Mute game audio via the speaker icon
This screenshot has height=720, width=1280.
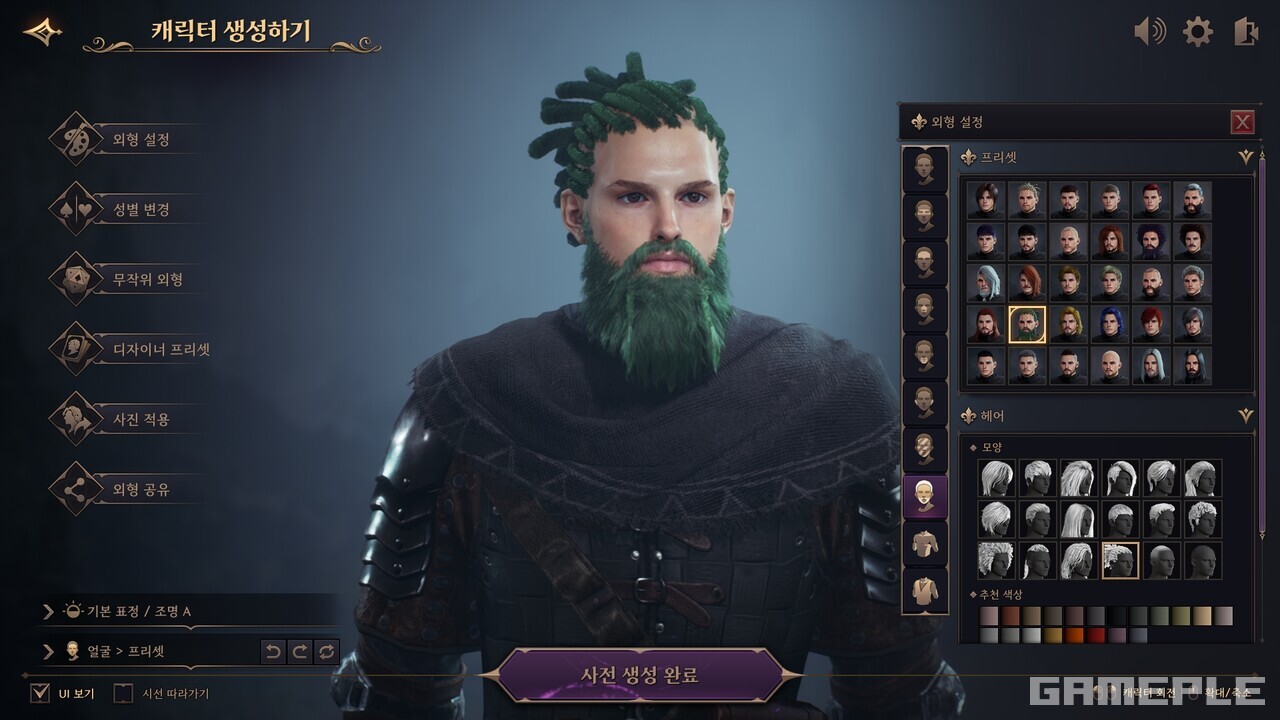pos(1150,32)
